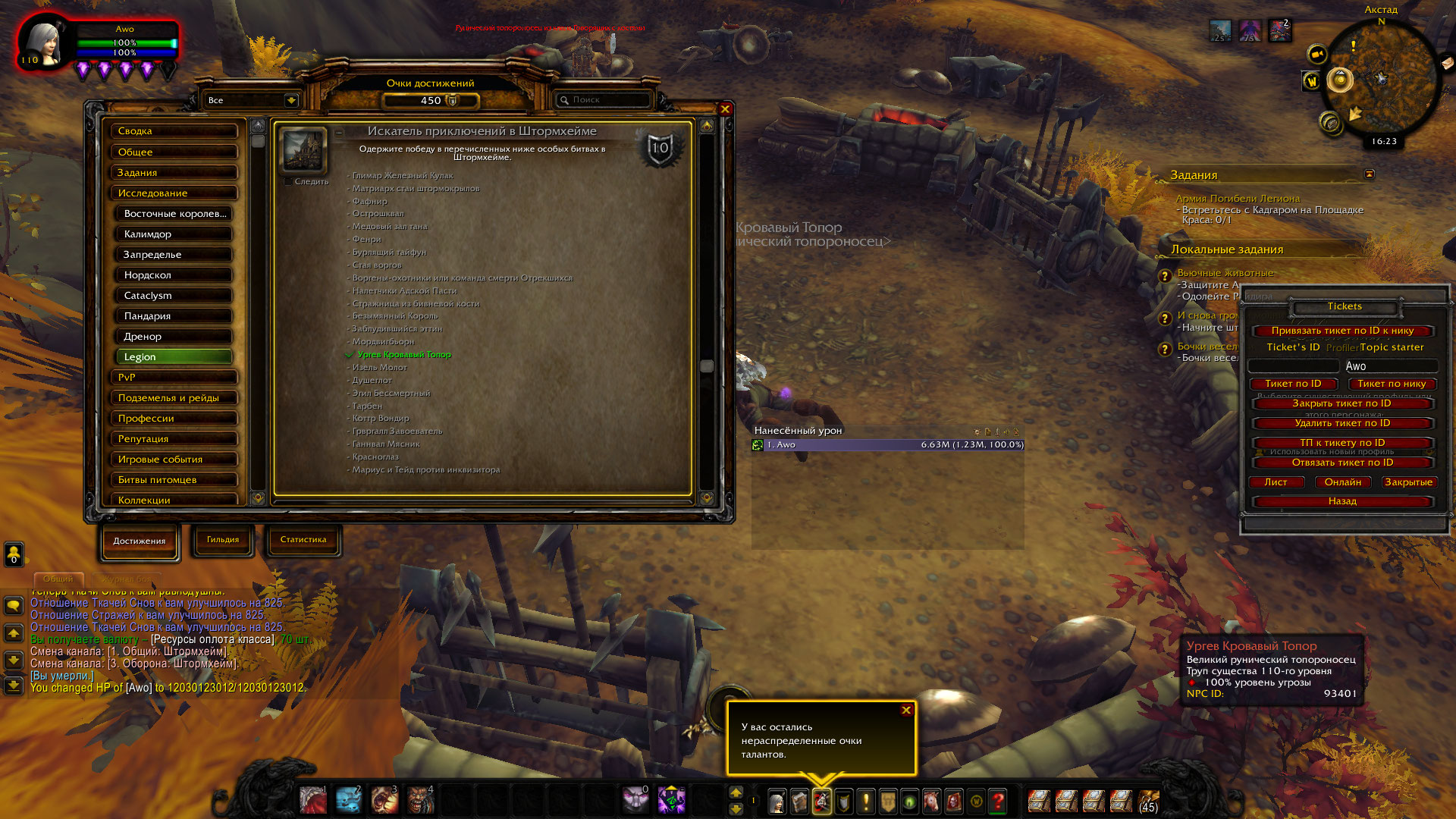
Task: Switch to the Статистика tab
Action: tap(303, 540)
